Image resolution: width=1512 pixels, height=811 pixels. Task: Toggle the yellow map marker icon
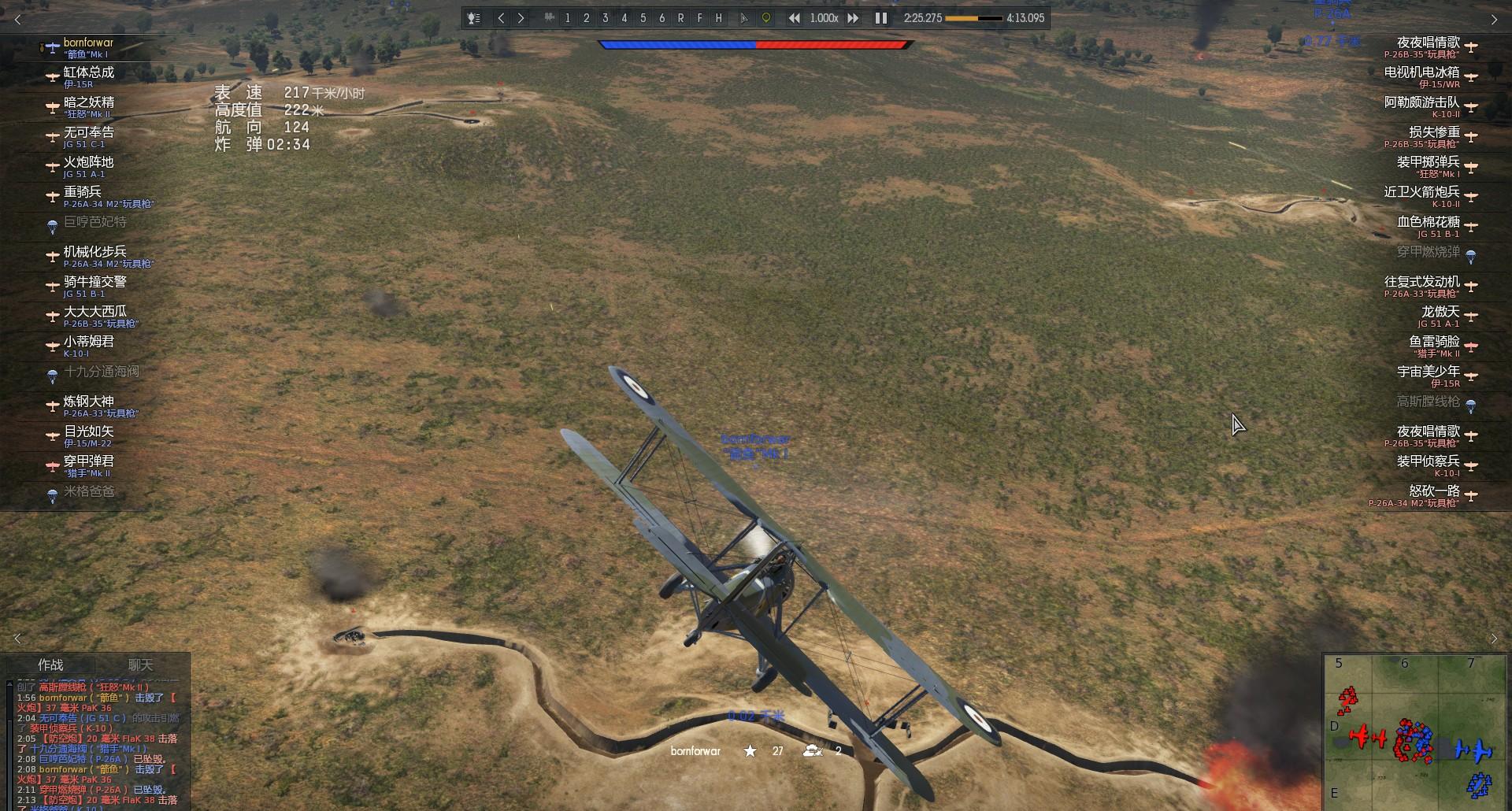[765, 18]
